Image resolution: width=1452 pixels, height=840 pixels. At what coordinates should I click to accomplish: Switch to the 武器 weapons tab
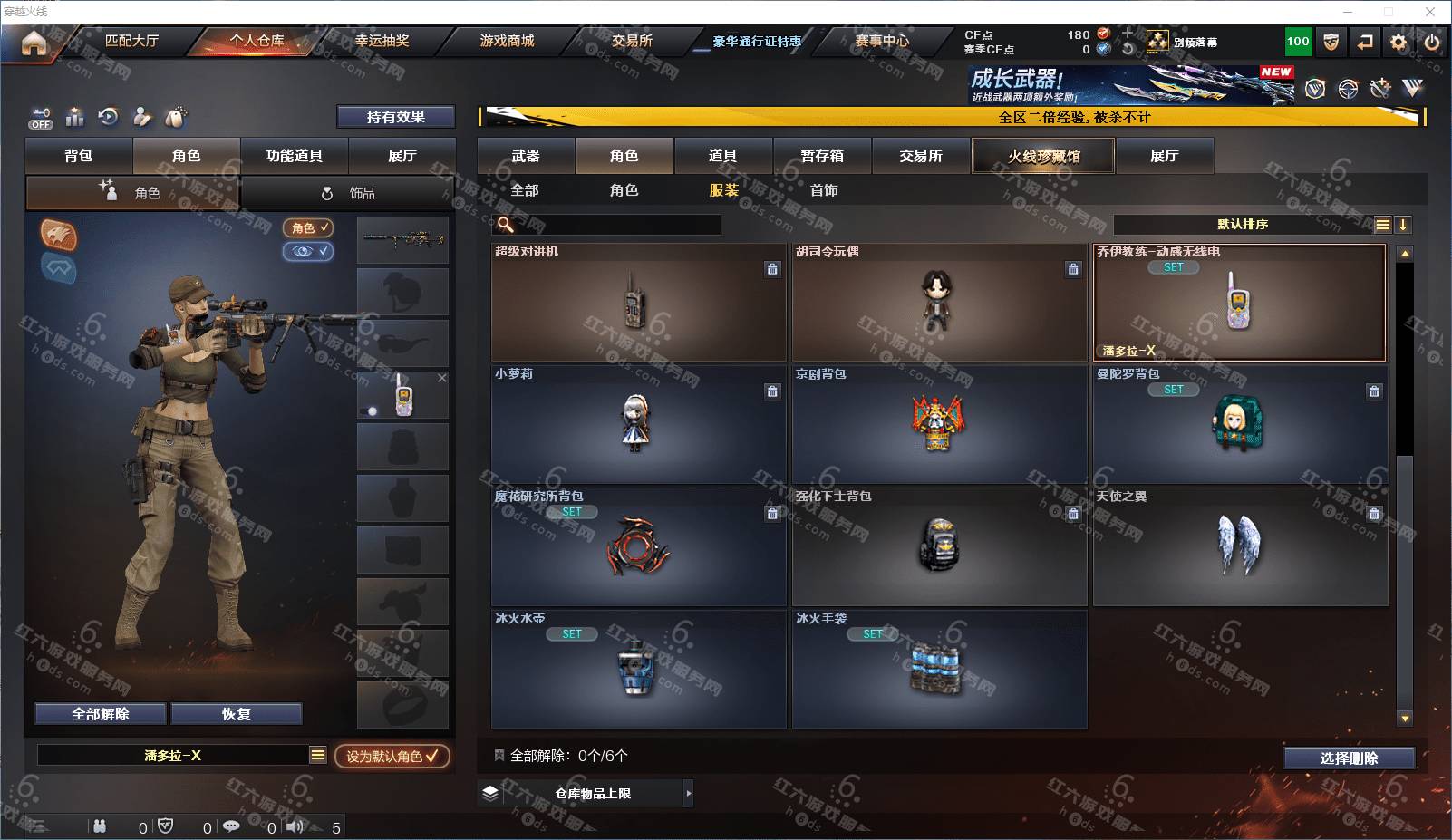(526, 156)
